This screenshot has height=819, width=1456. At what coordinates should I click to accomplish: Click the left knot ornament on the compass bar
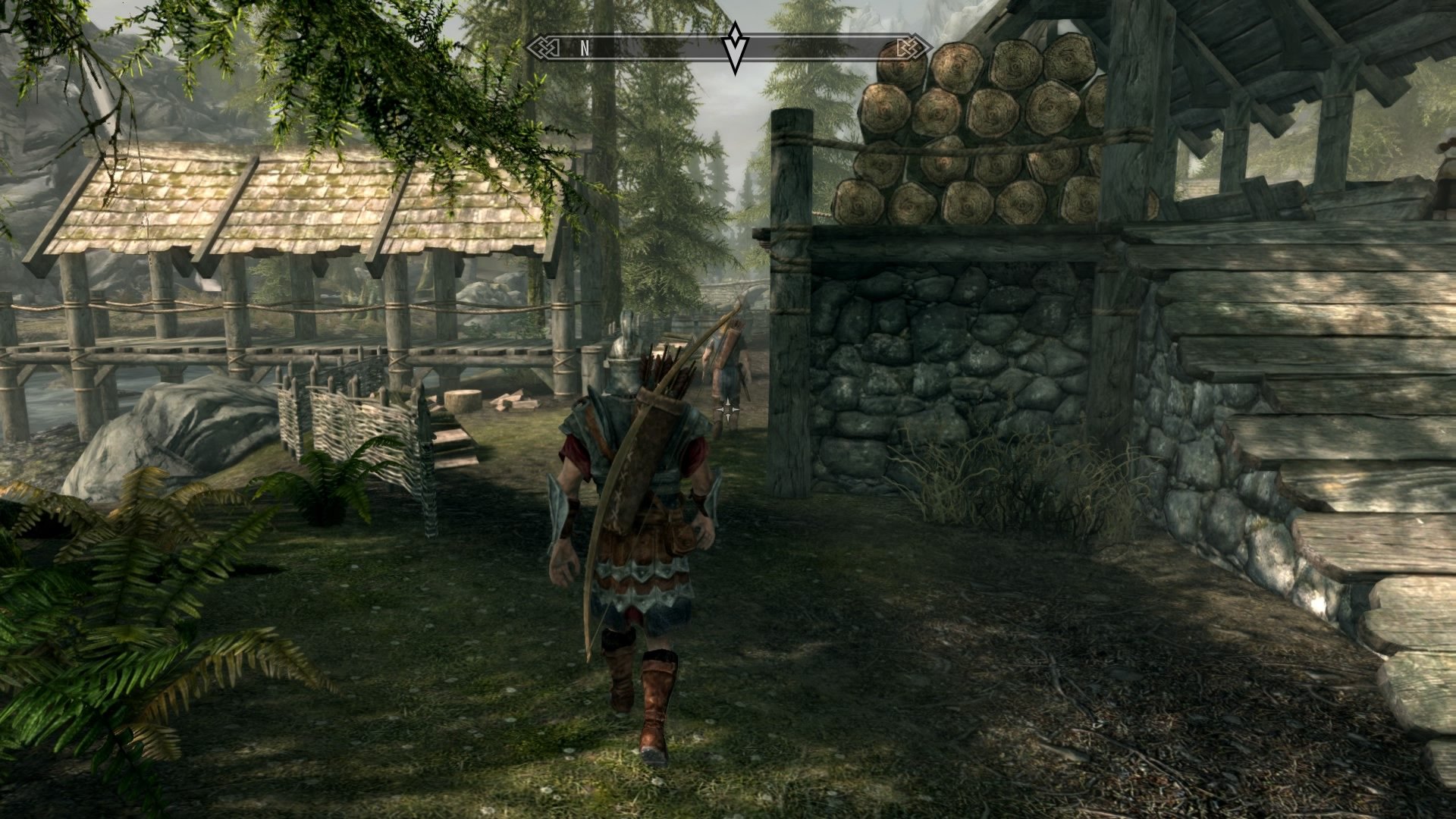point(543,46)
